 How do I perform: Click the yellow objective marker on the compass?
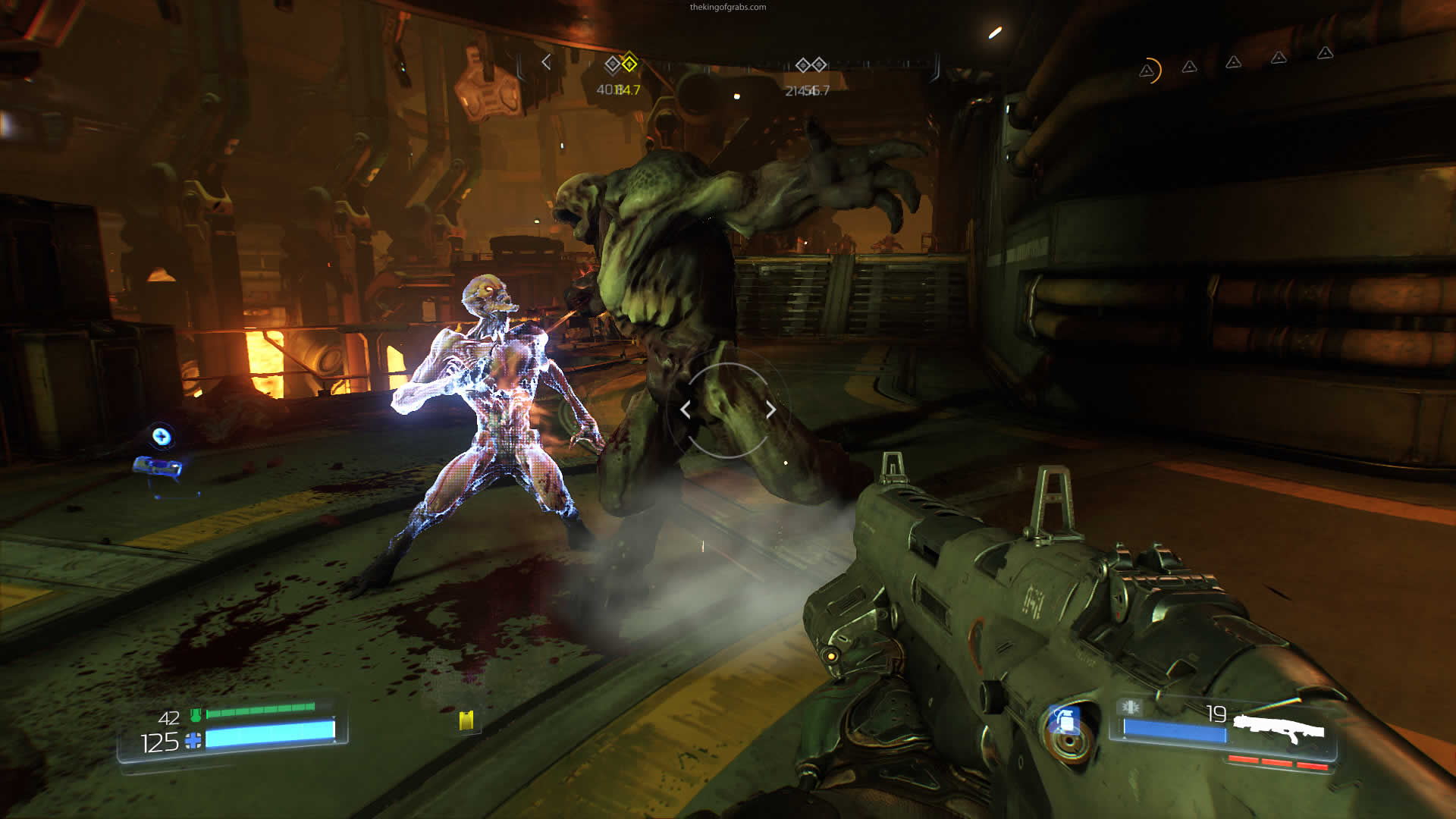coord(629,64)
